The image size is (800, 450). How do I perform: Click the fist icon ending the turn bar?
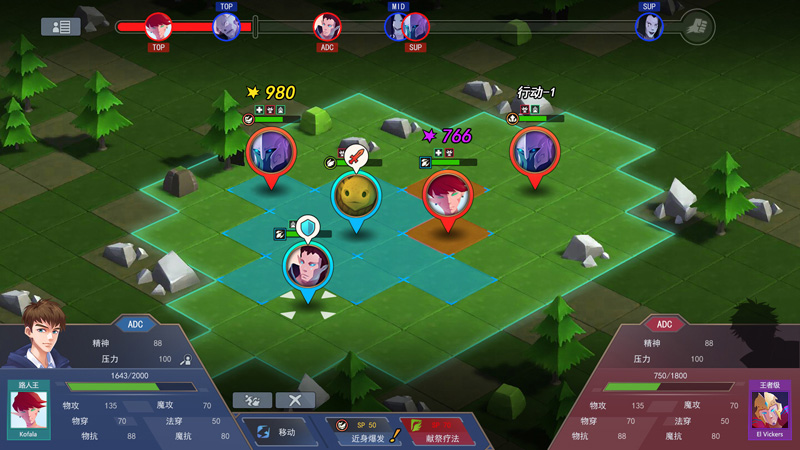[697, 26]
